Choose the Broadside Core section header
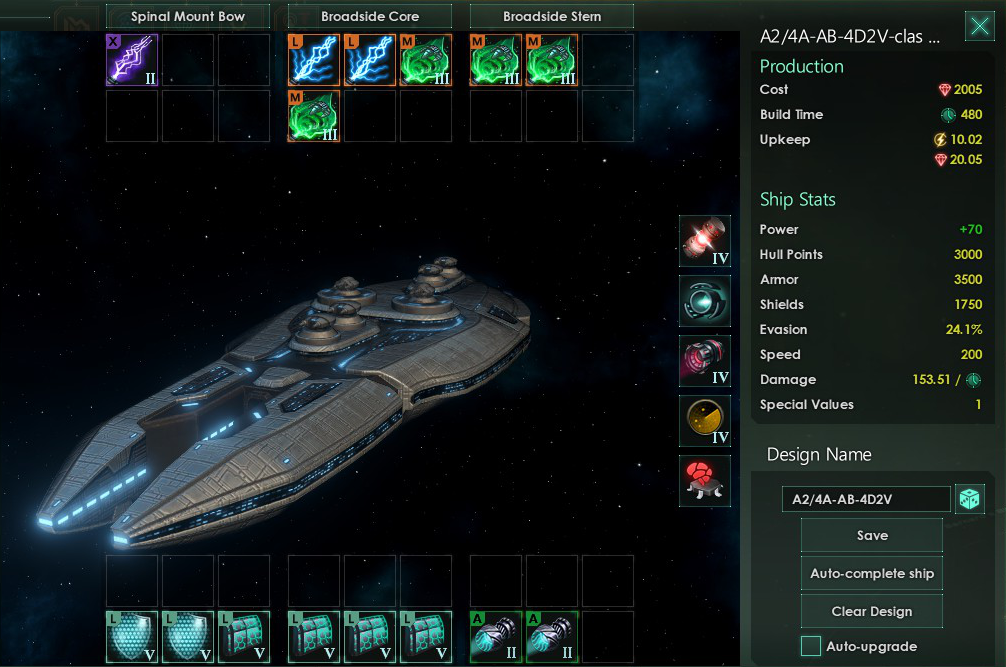 point(369,16)
